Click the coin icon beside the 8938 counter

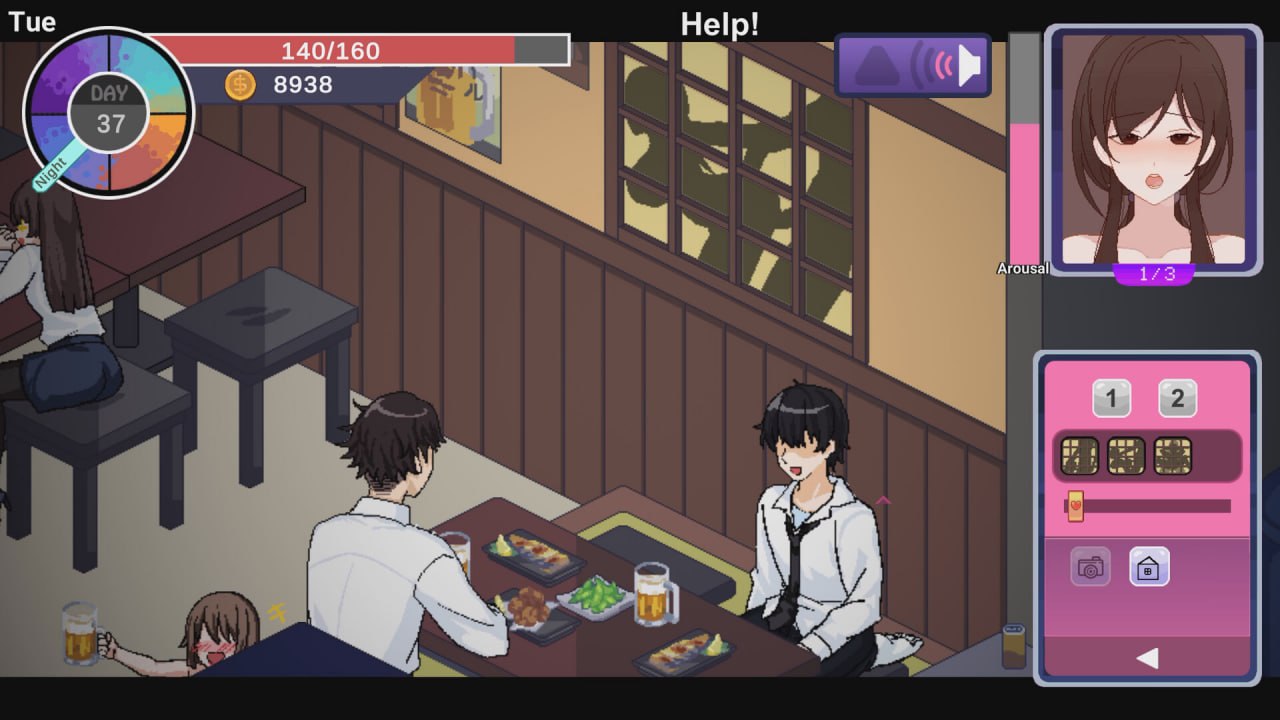click(239, 85)
